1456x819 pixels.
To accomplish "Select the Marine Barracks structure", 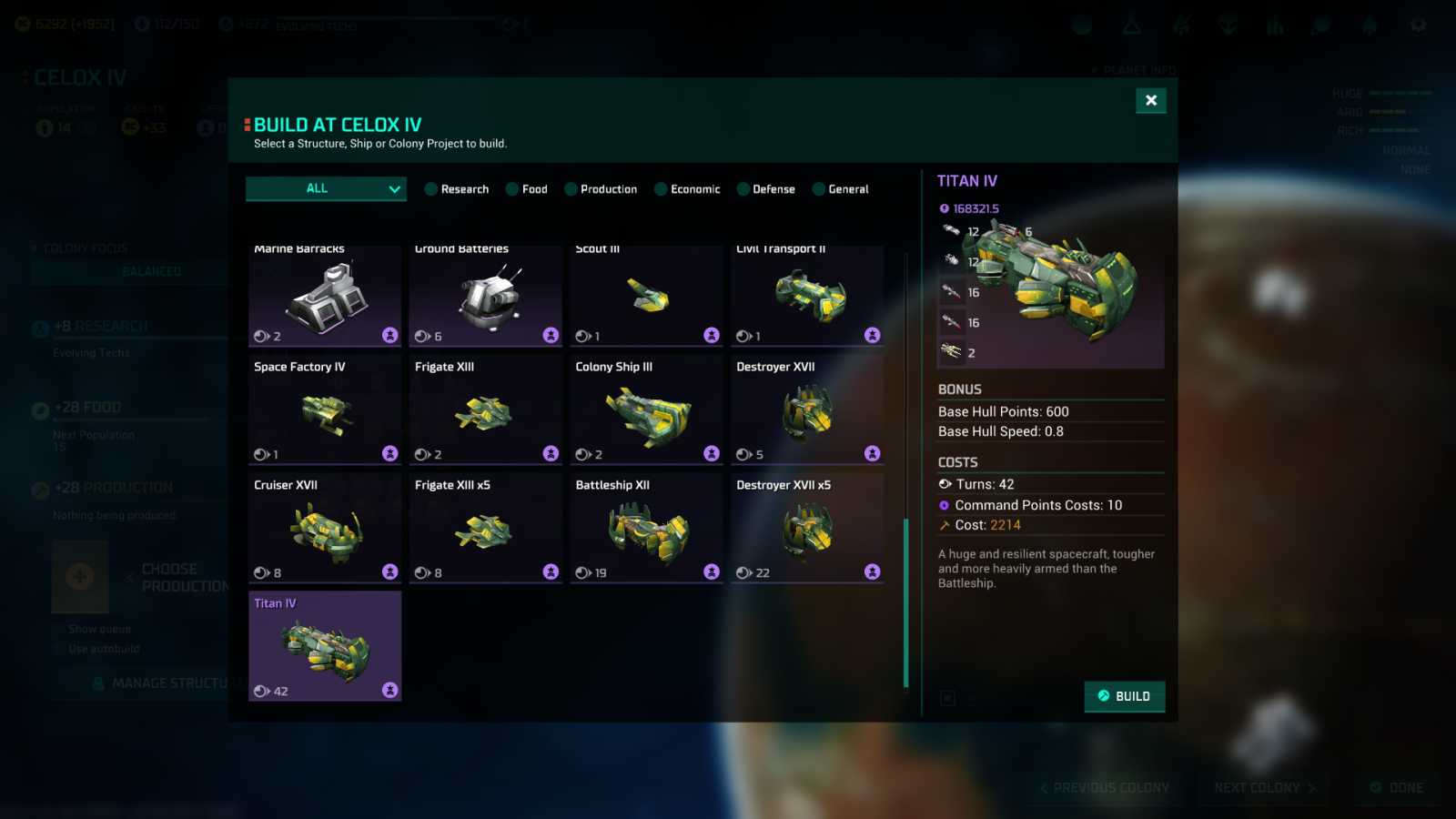I will click(325, 296).
